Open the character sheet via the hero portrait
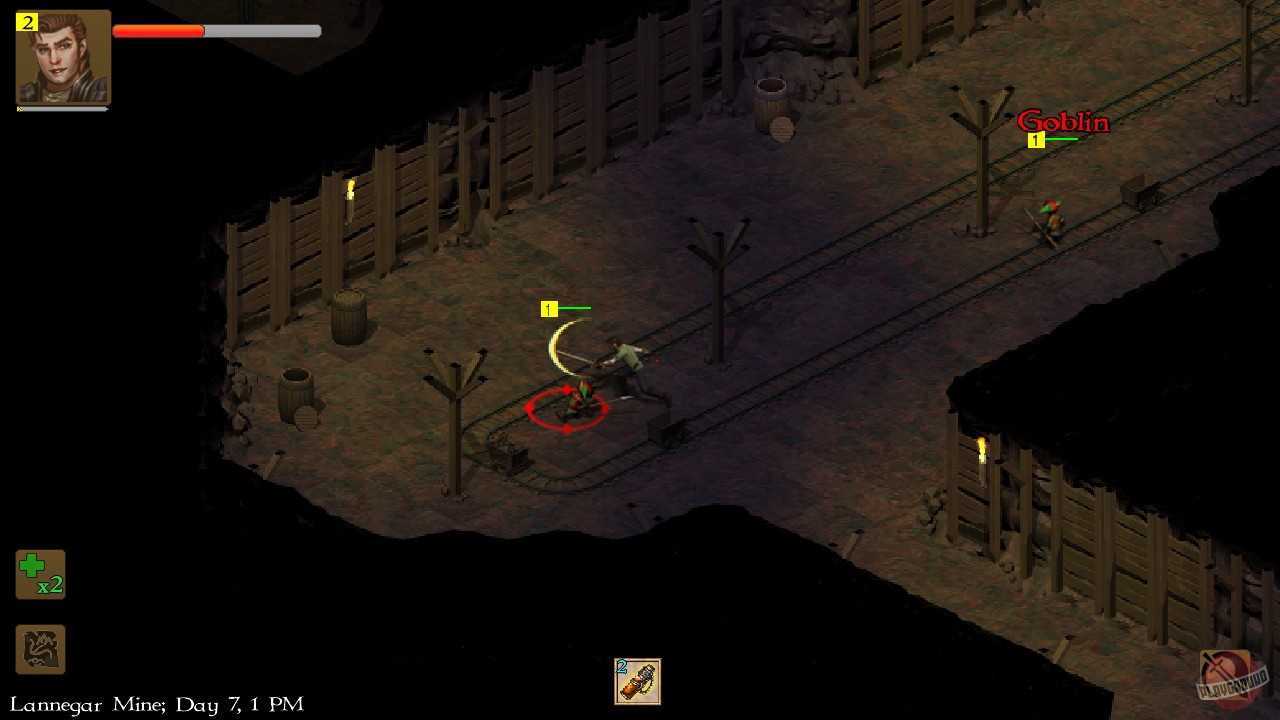 (62, 60)
